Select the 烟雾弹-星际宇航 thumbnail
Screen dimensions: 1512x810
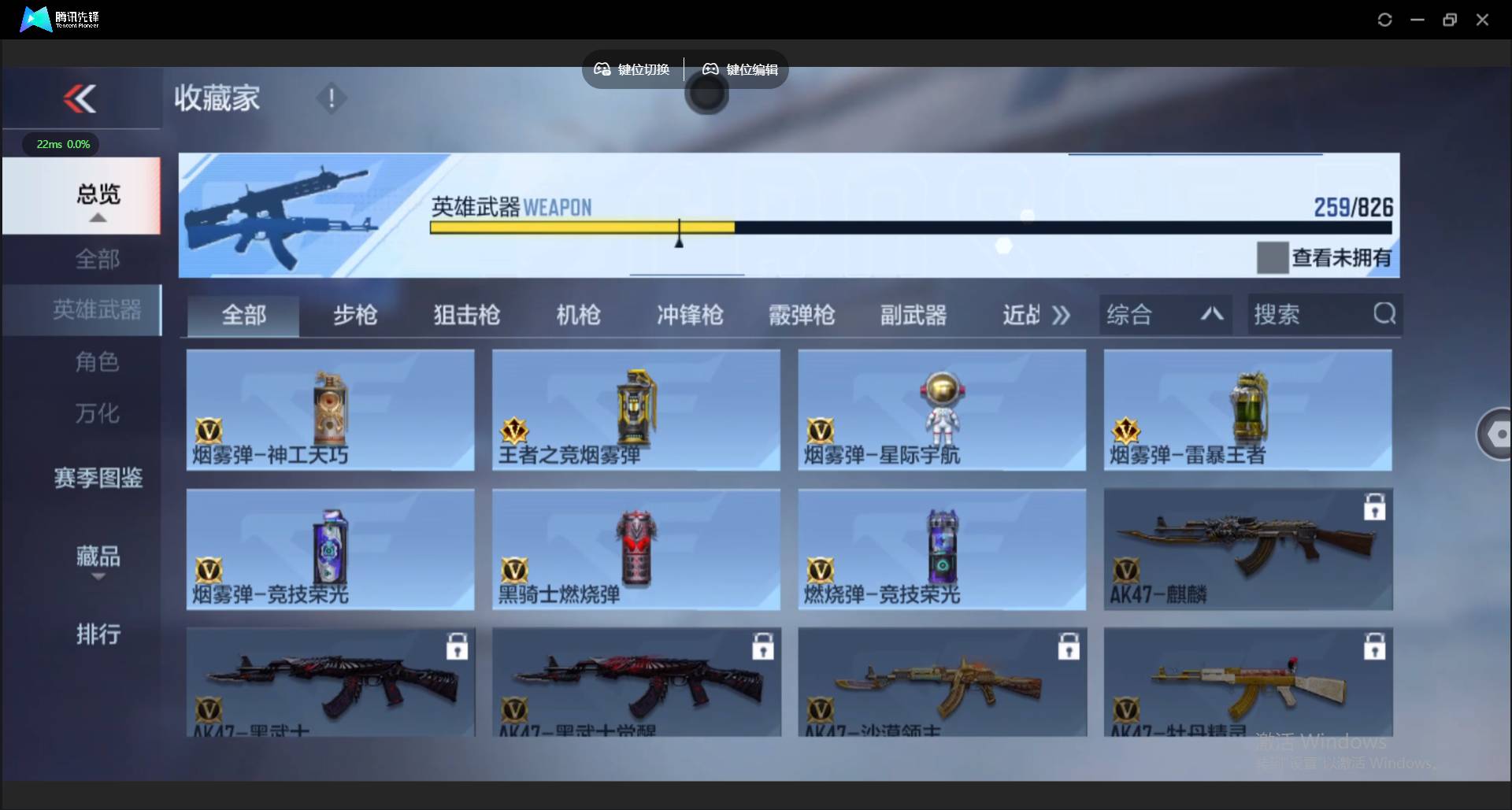(941, 409)
